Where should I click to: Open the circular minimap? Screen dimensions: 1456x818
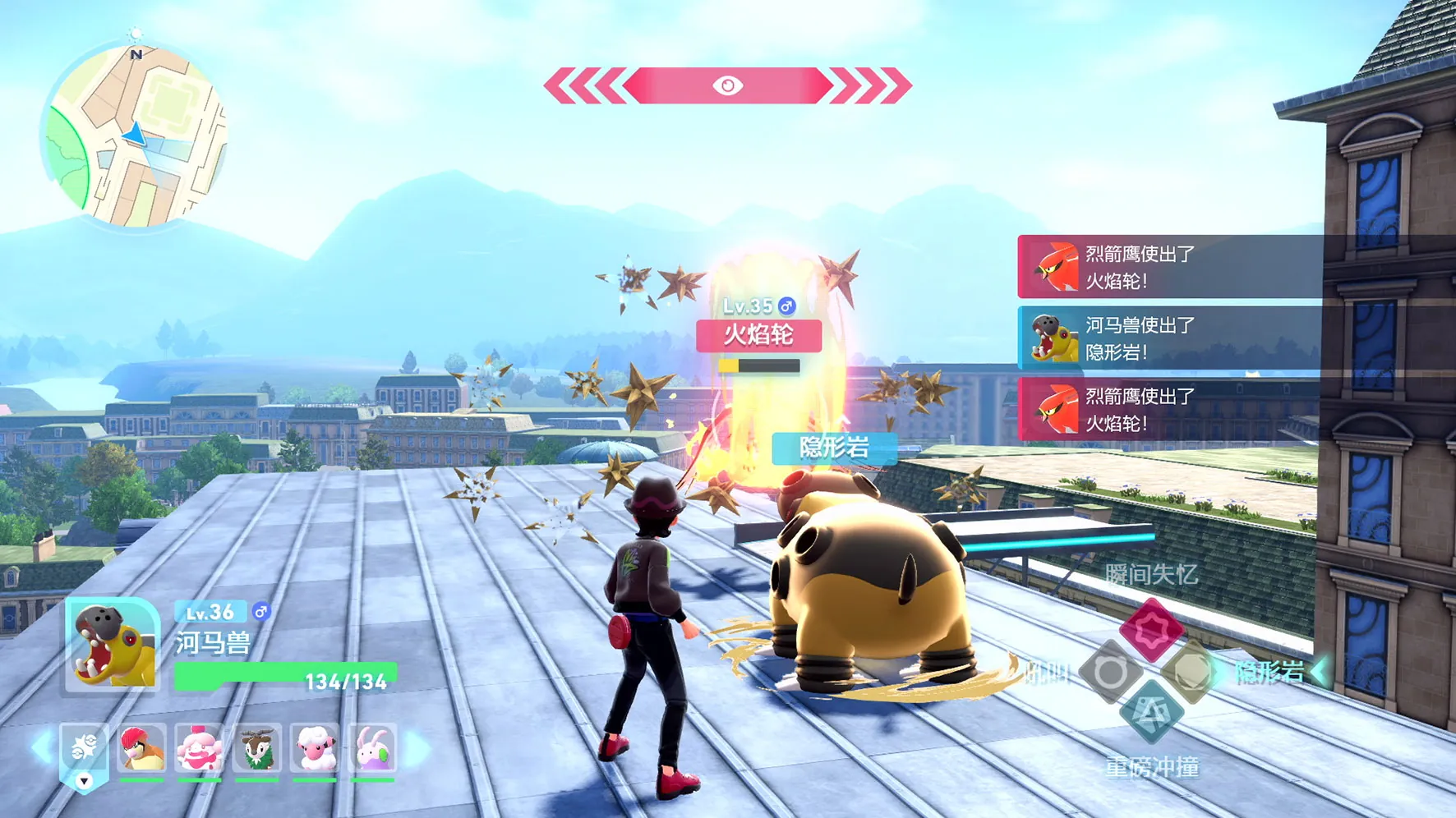136,136
